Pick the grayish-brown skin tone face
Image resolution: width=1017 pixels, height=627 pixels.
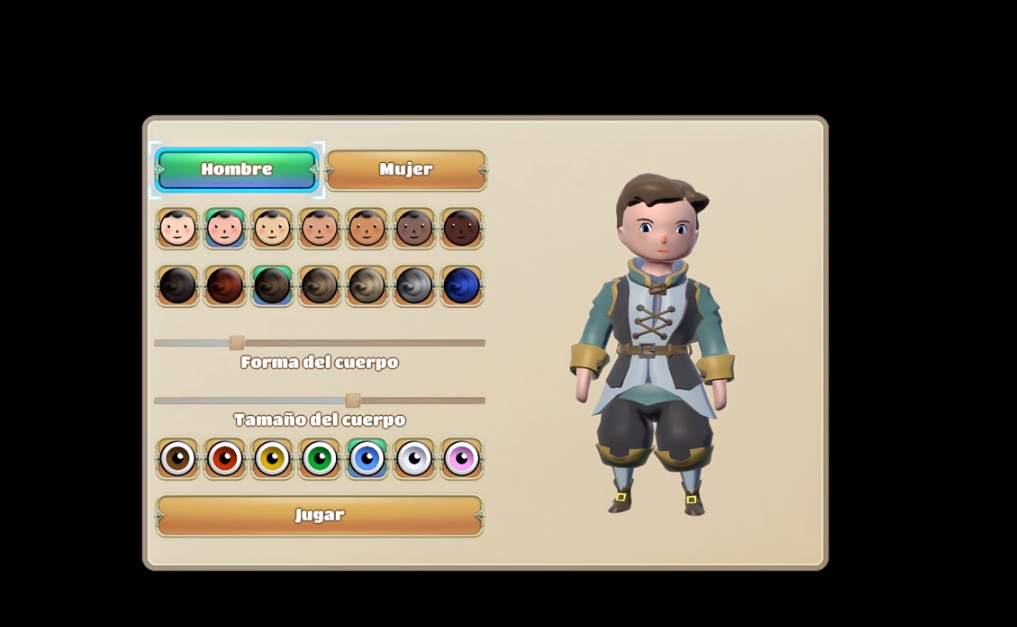click(x=414, y=229)
